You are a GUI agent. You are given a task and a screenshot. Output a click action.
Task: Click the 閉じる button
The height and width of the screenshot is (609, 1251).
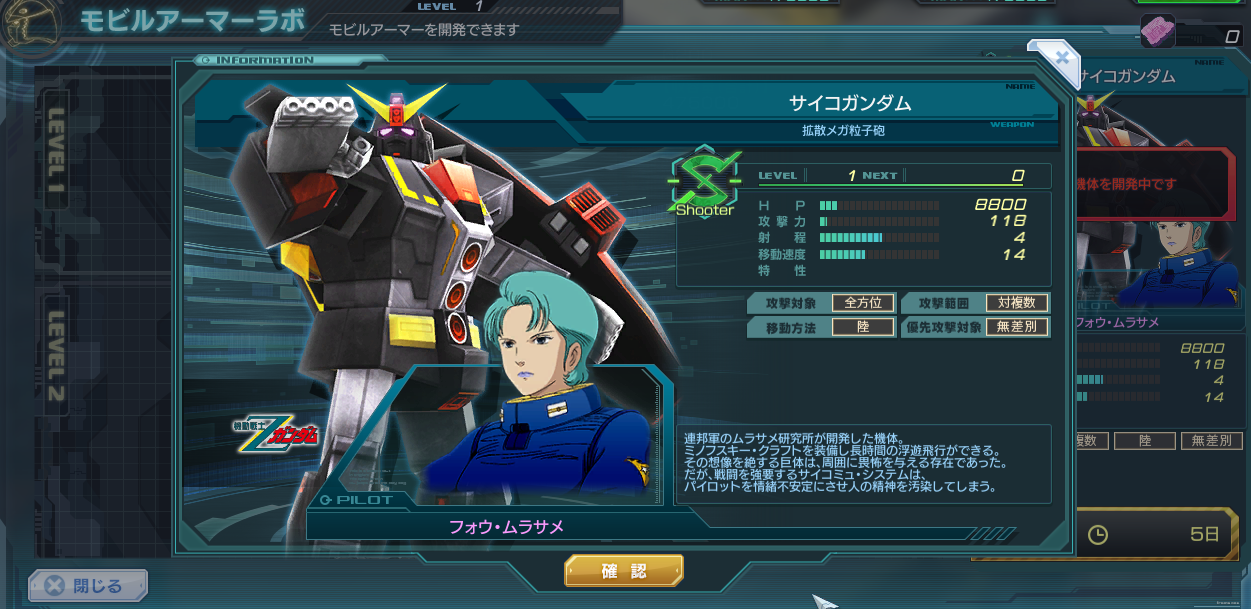click(x=88, y=585)
